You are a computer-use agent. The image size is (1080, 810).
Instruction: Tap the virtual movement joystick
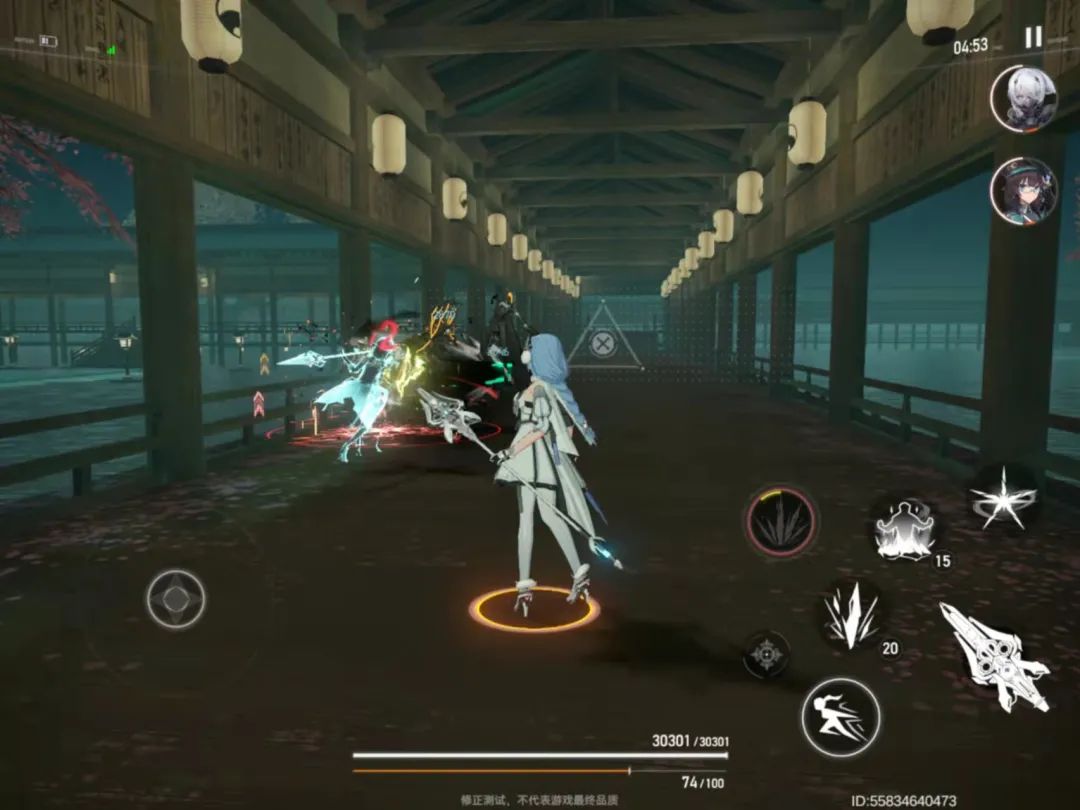[x=176, y=599]
